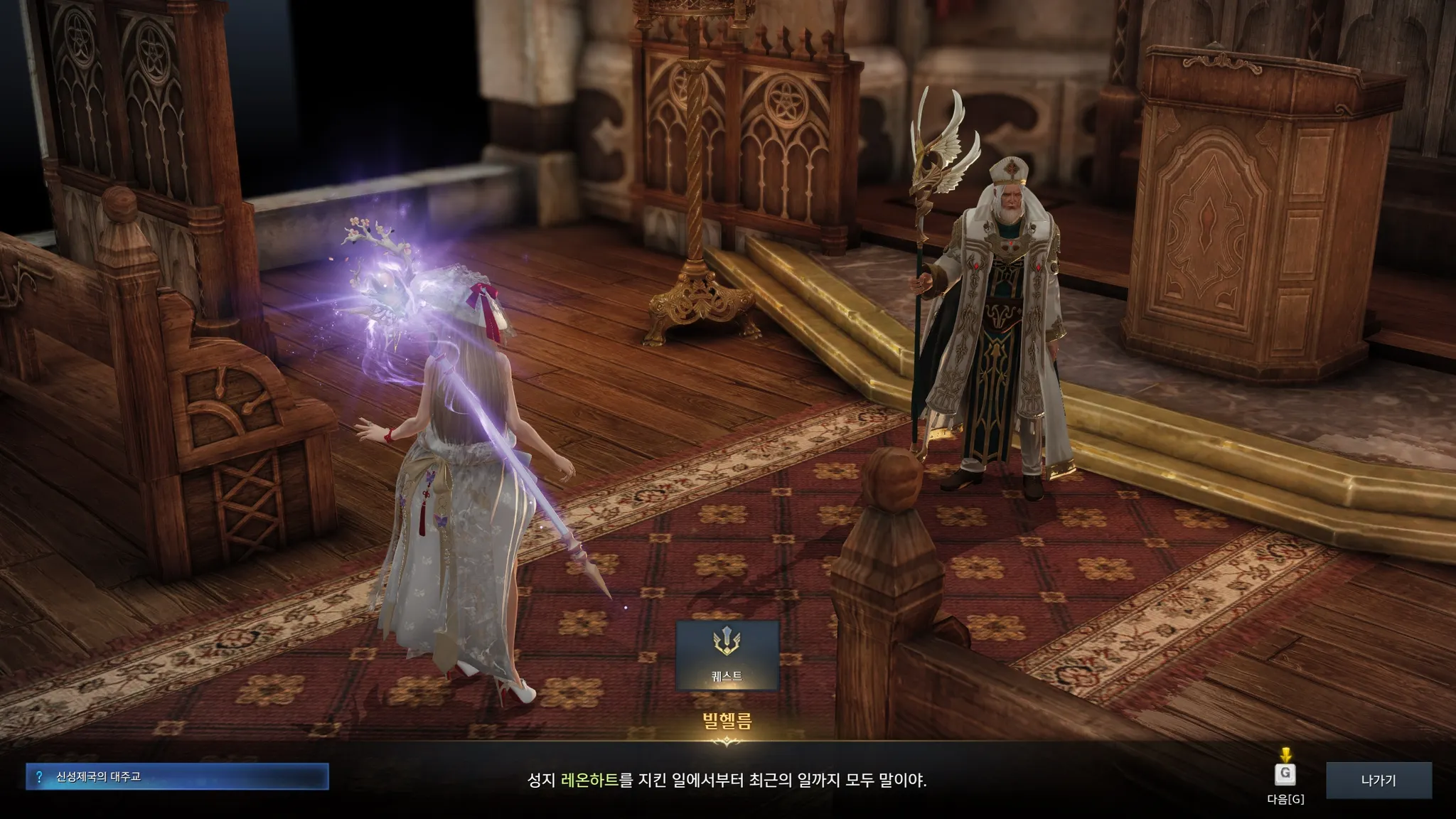The image size is (1456, 819).
Task: Click the 나가기 exit button
Action: (x=1378, y=780)
